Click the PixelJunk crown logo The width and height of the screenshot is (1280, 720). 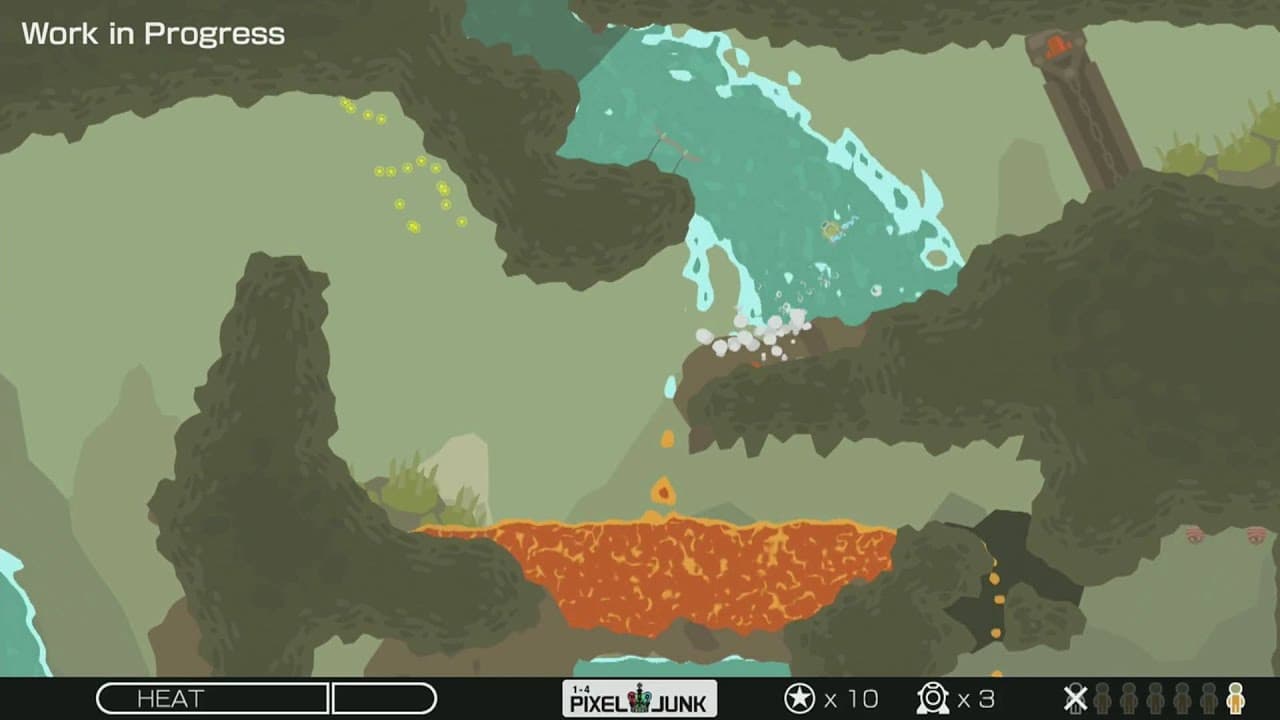[640, 700]
